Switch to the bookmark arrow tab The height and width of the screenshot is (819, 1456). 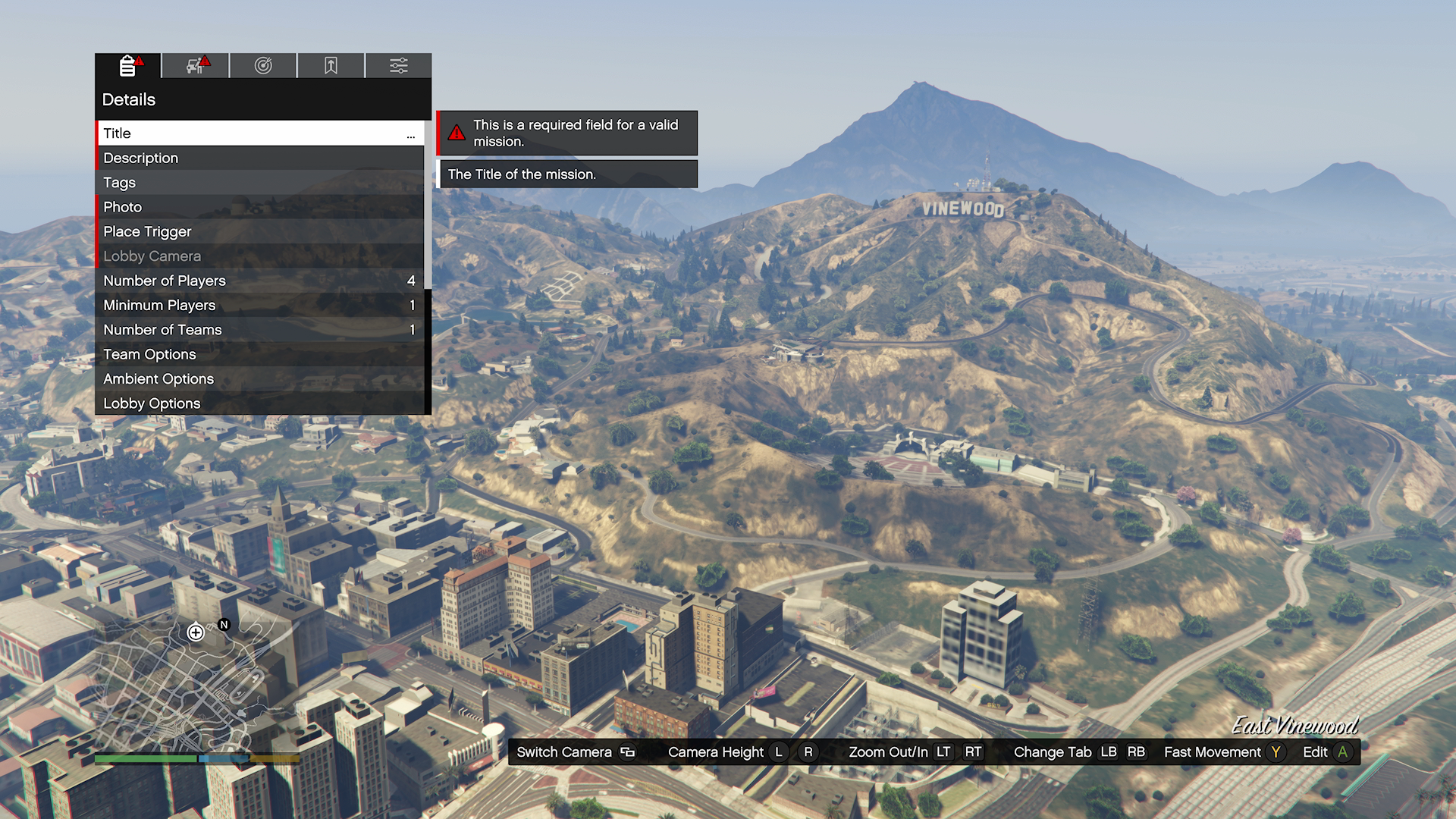pyautogui.click(x=331, y=66)
